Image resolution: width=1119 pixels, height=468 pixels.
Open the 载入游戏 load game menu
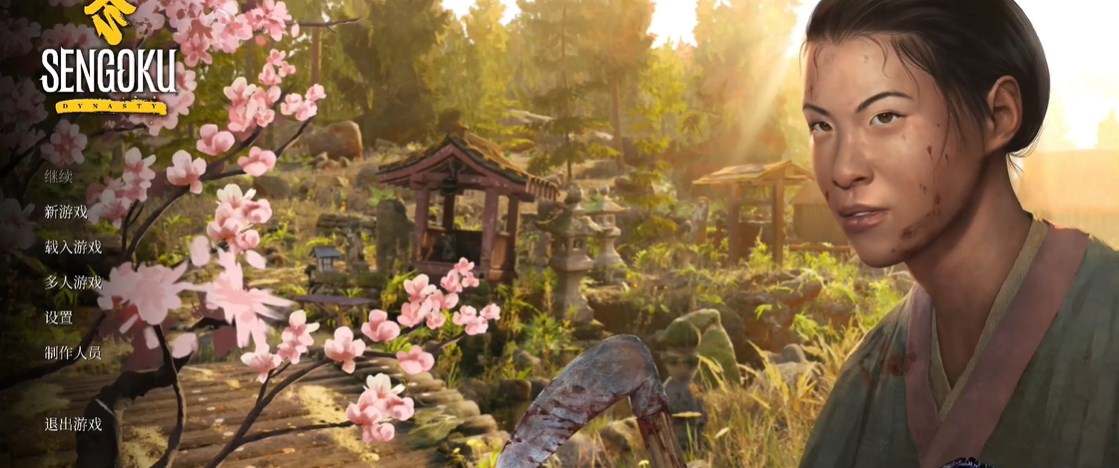pyautogui.click(x=73, y=247)
